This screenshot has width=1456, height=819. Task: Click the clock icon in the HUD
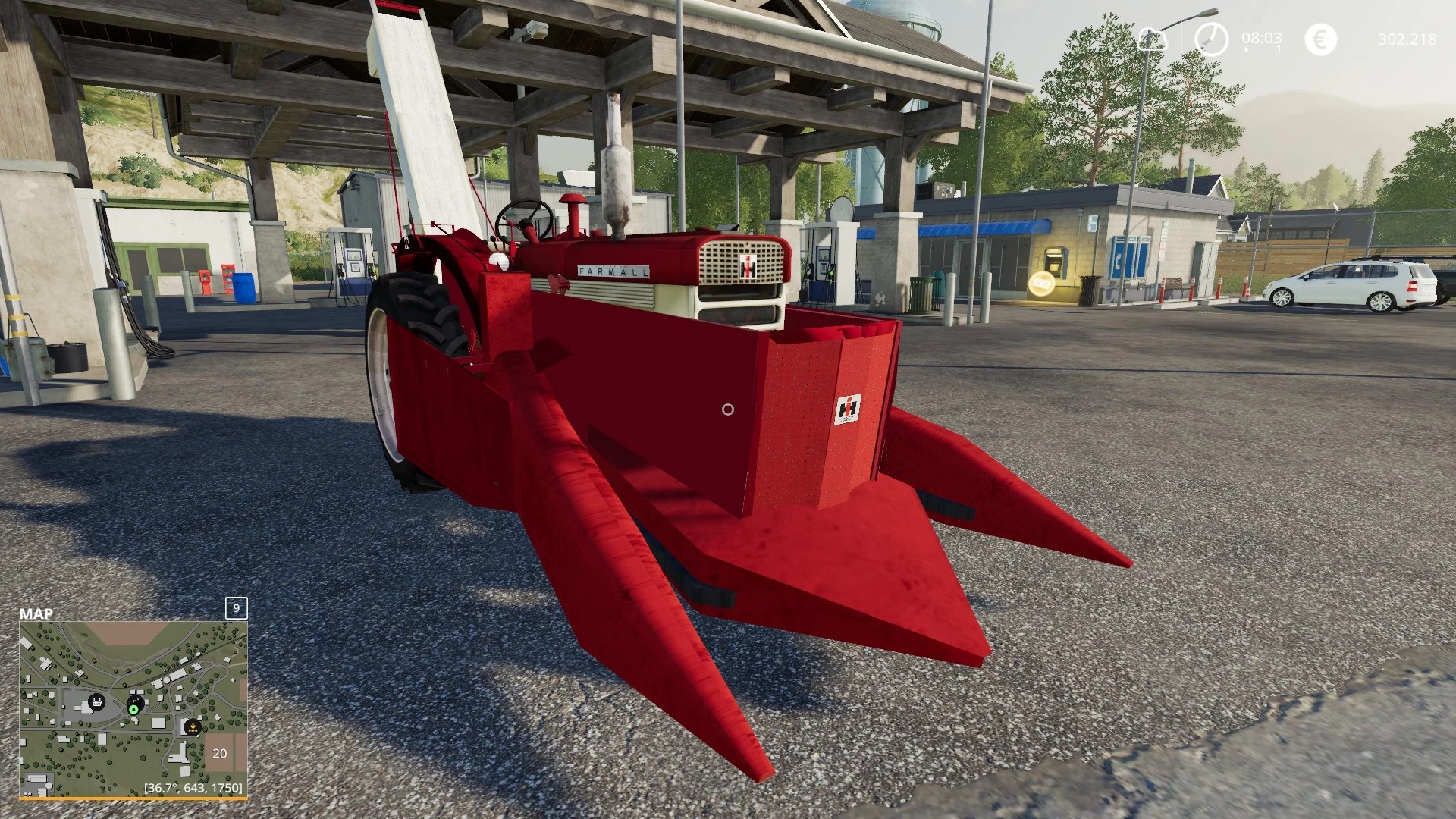coord(1213,38)
